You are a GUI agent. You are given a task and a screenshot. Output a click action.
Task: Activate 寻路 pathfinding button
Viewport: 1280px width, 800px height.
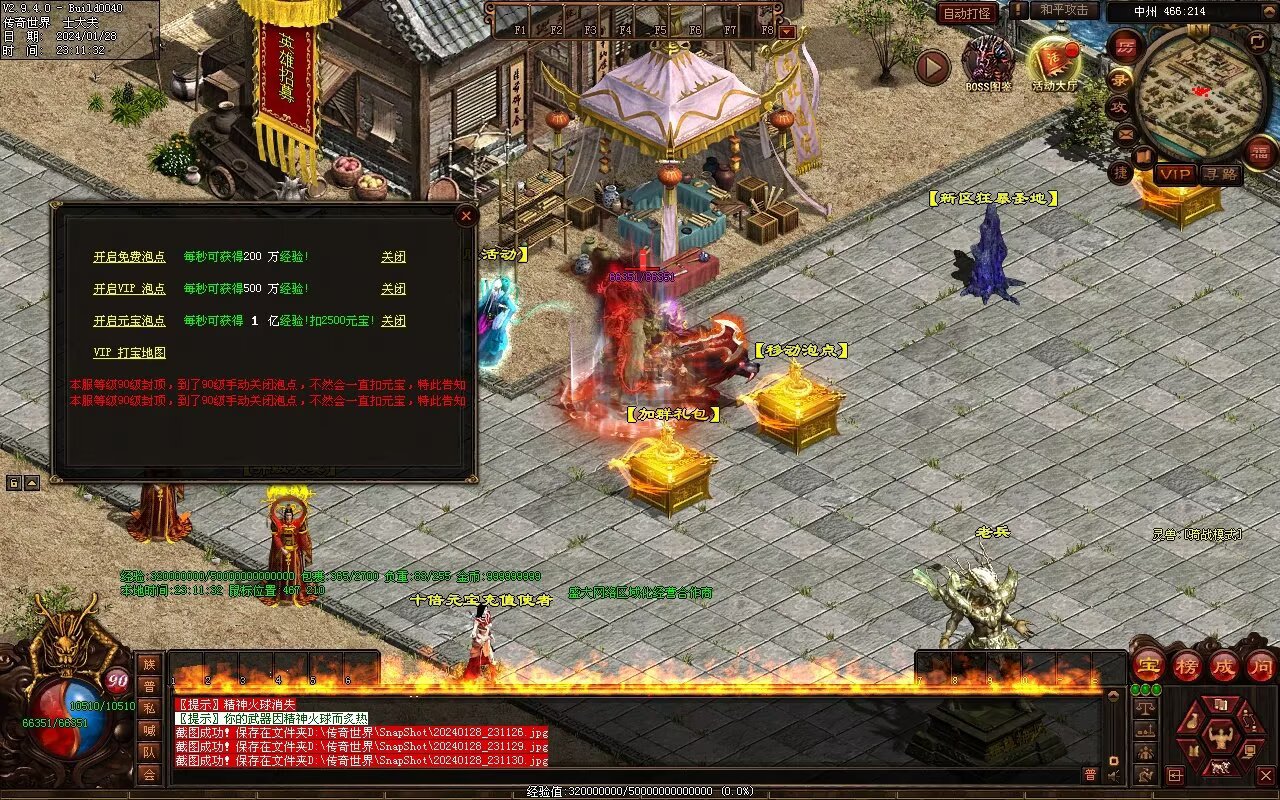(x=1220, y=174)
